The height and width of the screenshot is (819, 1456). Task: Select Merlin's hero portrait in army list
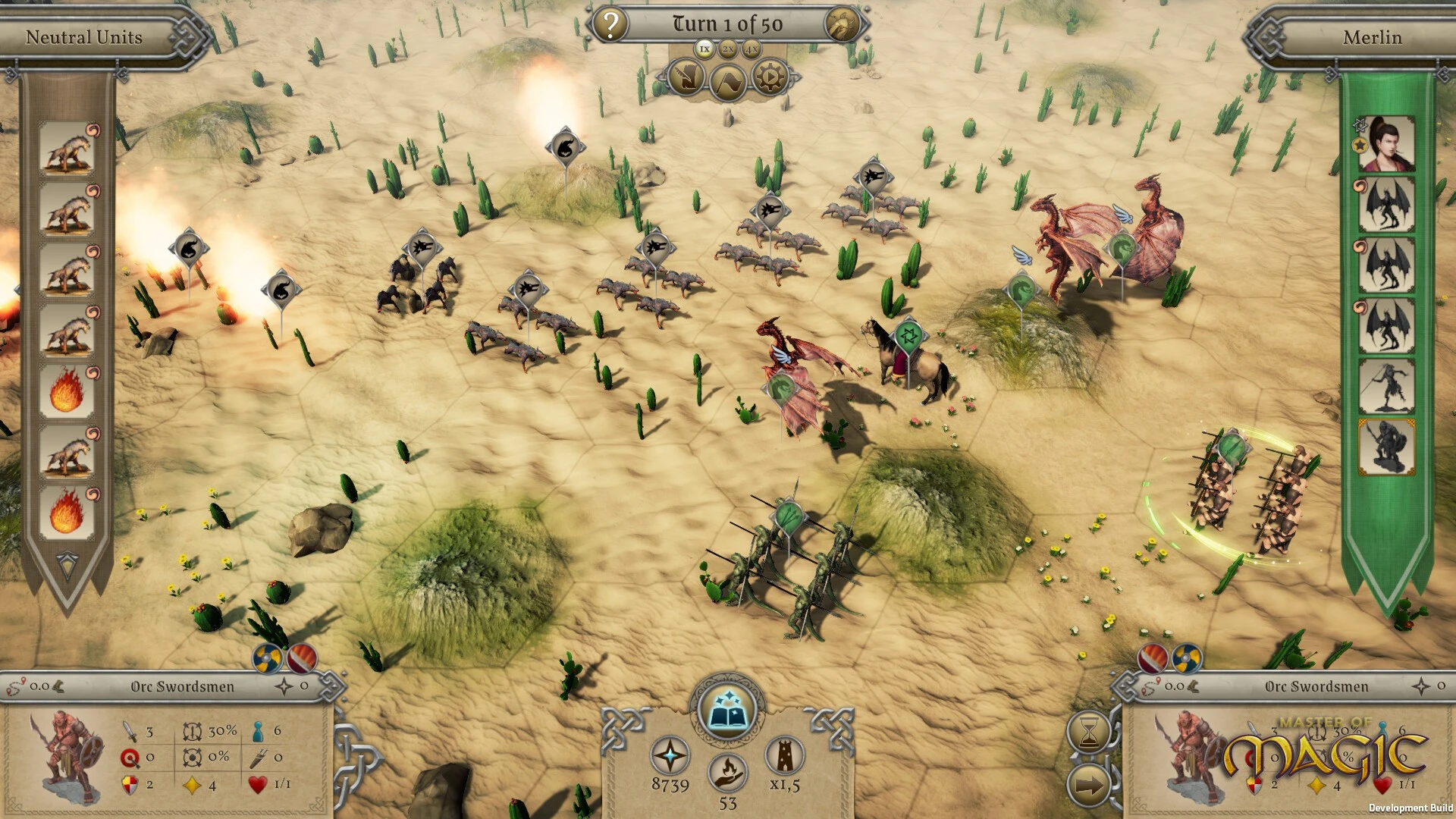pos(1387,144)
